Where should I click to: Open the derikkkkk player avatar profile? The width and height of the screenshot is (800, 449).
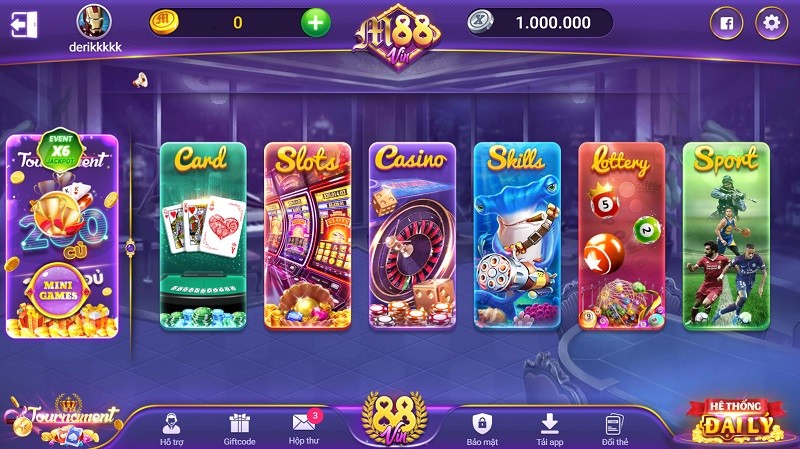94,22
